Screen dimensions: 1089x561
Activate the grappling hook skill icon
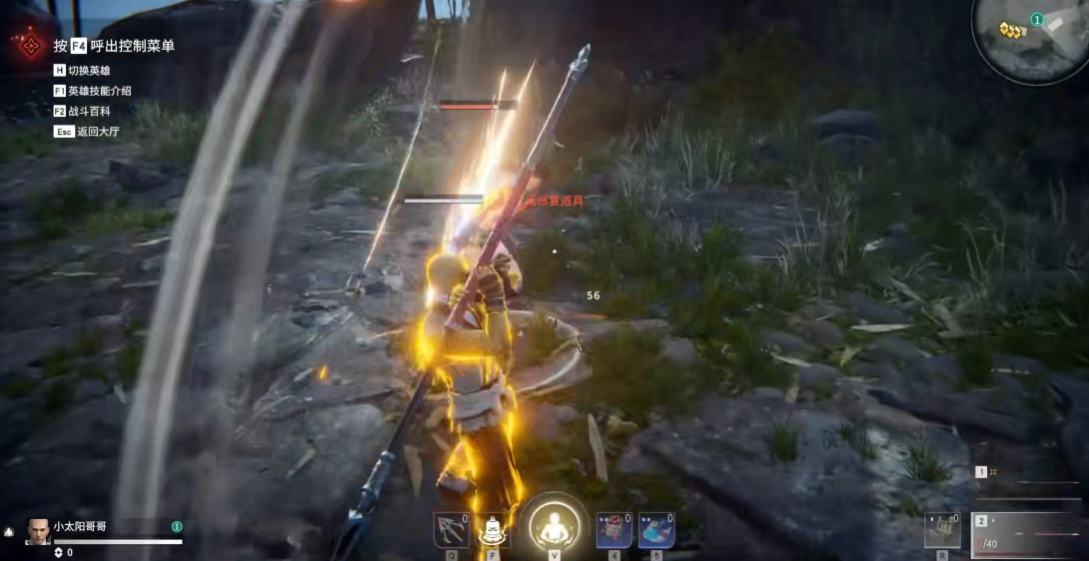tap(451, 530)
